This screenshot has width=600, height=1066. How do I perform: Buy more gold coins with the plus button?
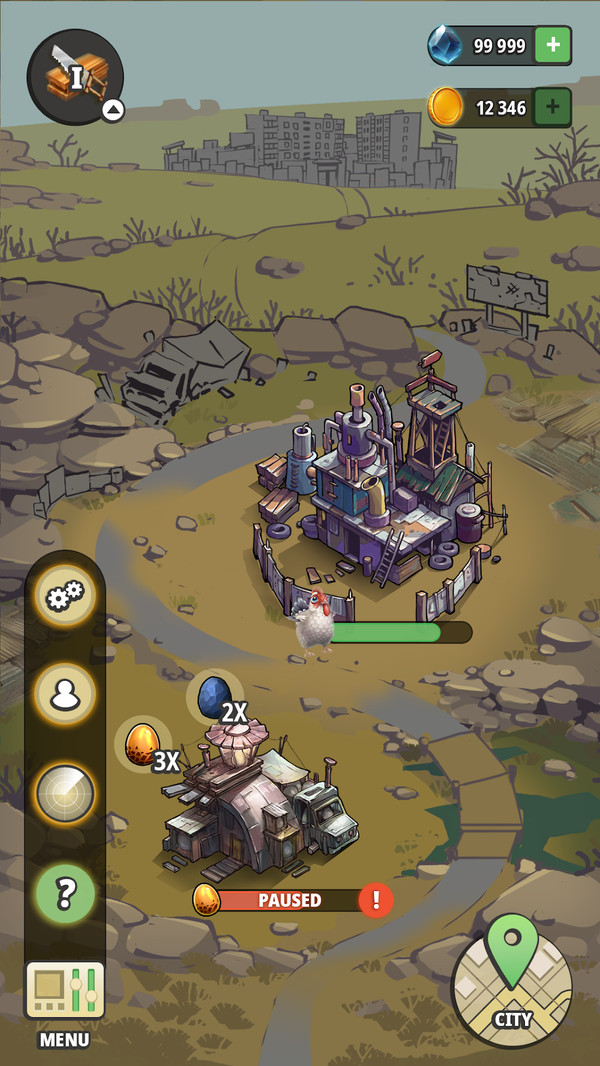553,107
